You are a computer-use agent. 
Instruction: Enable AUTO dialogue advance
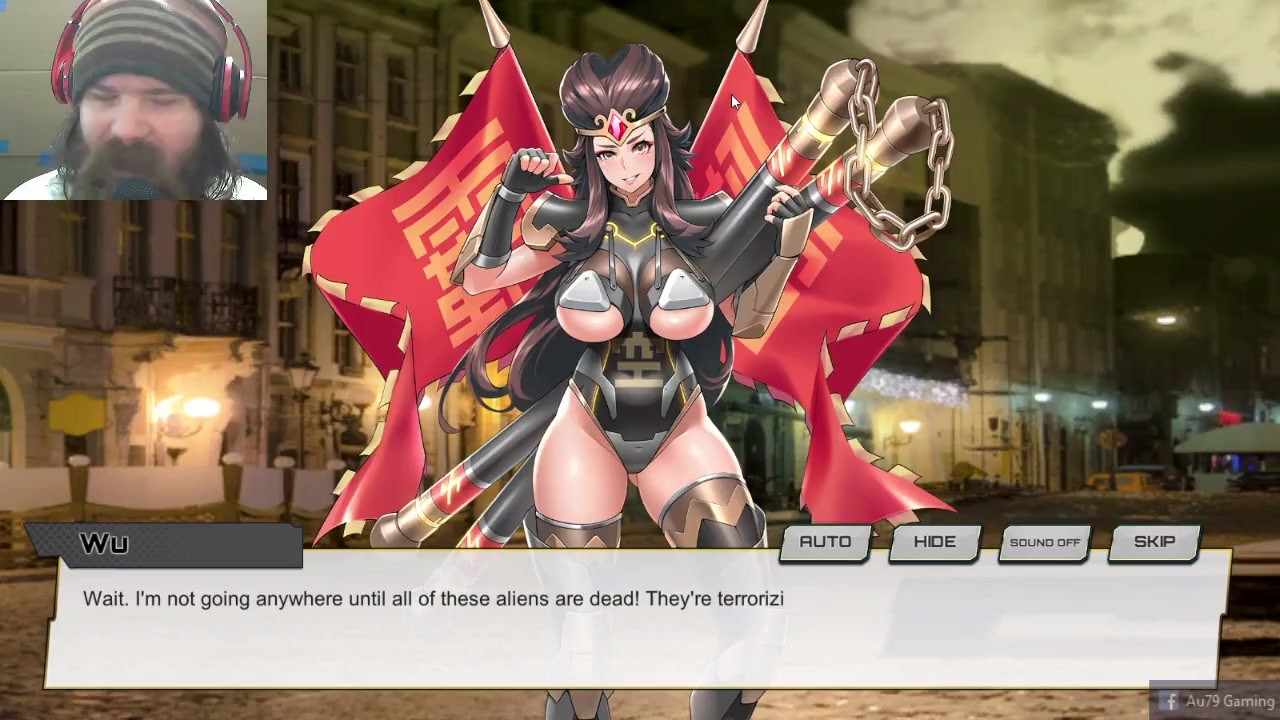point(825,542)
